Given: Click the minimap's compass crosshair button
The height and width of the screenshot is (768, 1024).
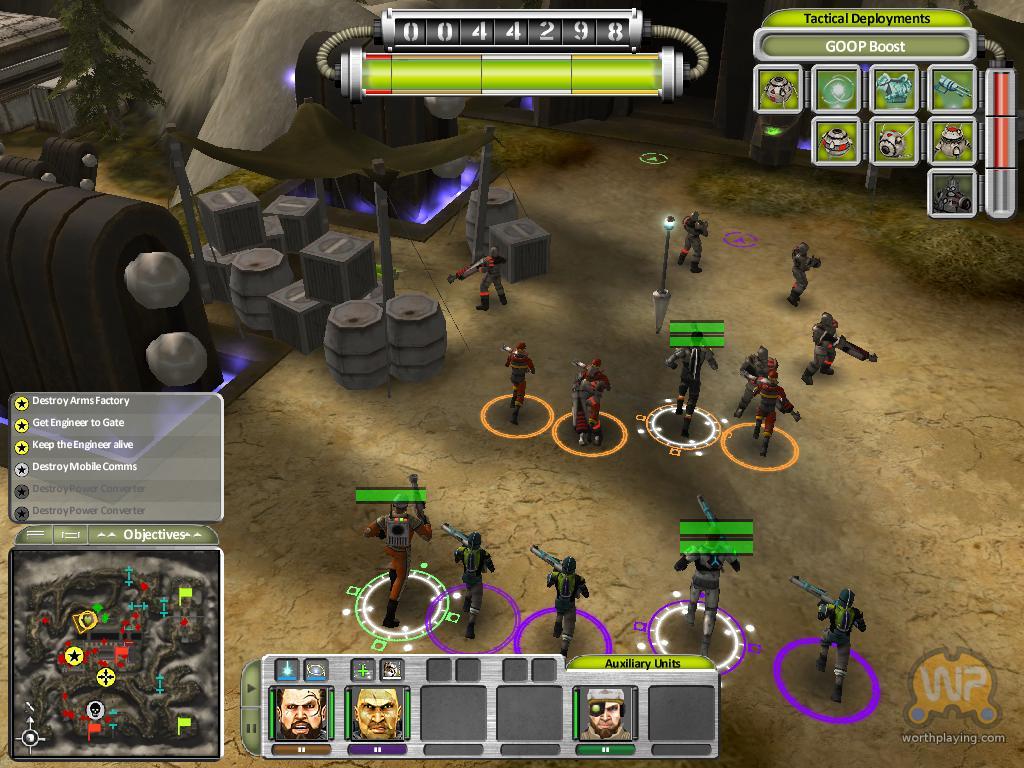Looking at the screenshot, I should (x=31, y=738).
